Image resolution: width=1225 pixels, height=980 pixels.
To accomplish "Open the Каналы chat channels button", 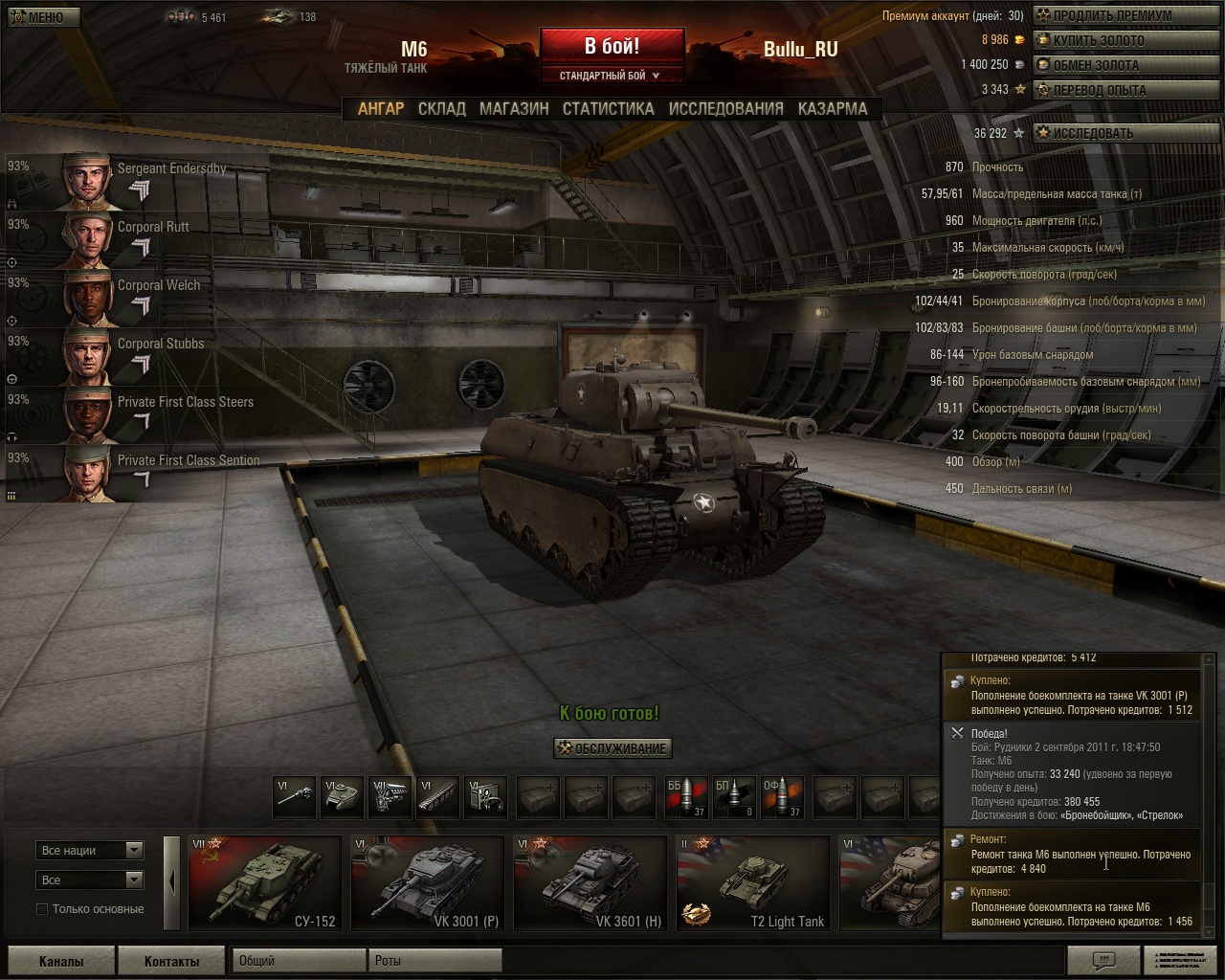I will tap(61, 961).
